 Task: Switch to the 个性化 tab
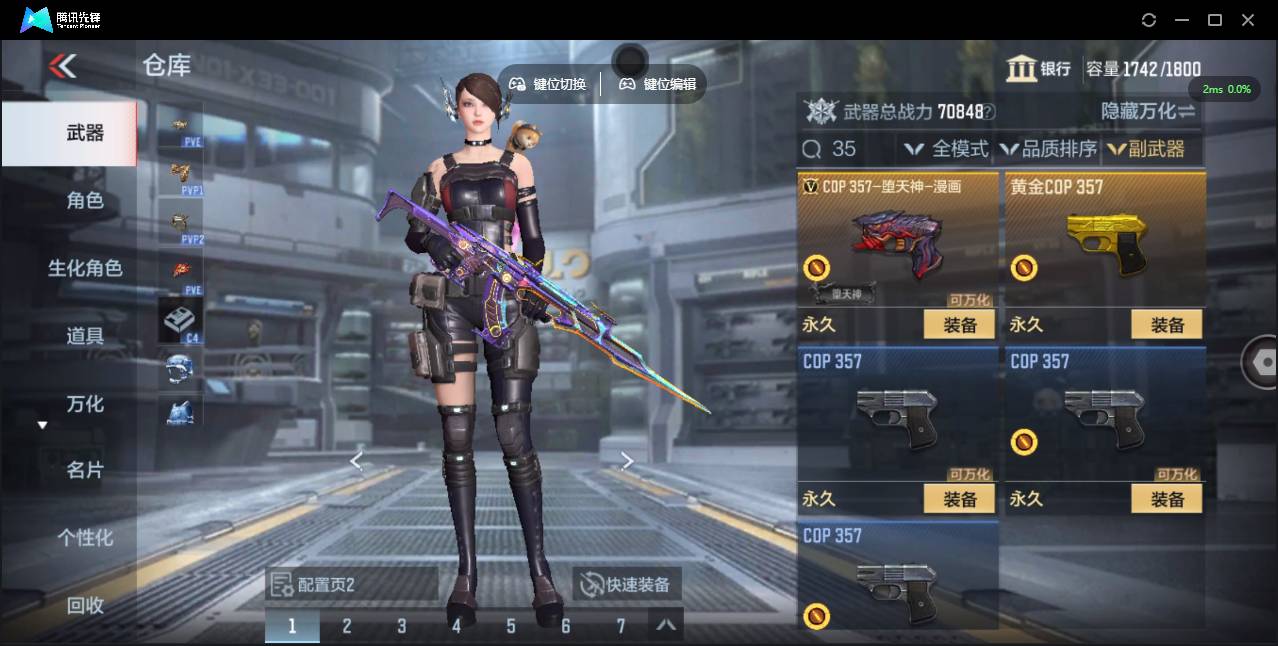point(85,538)
